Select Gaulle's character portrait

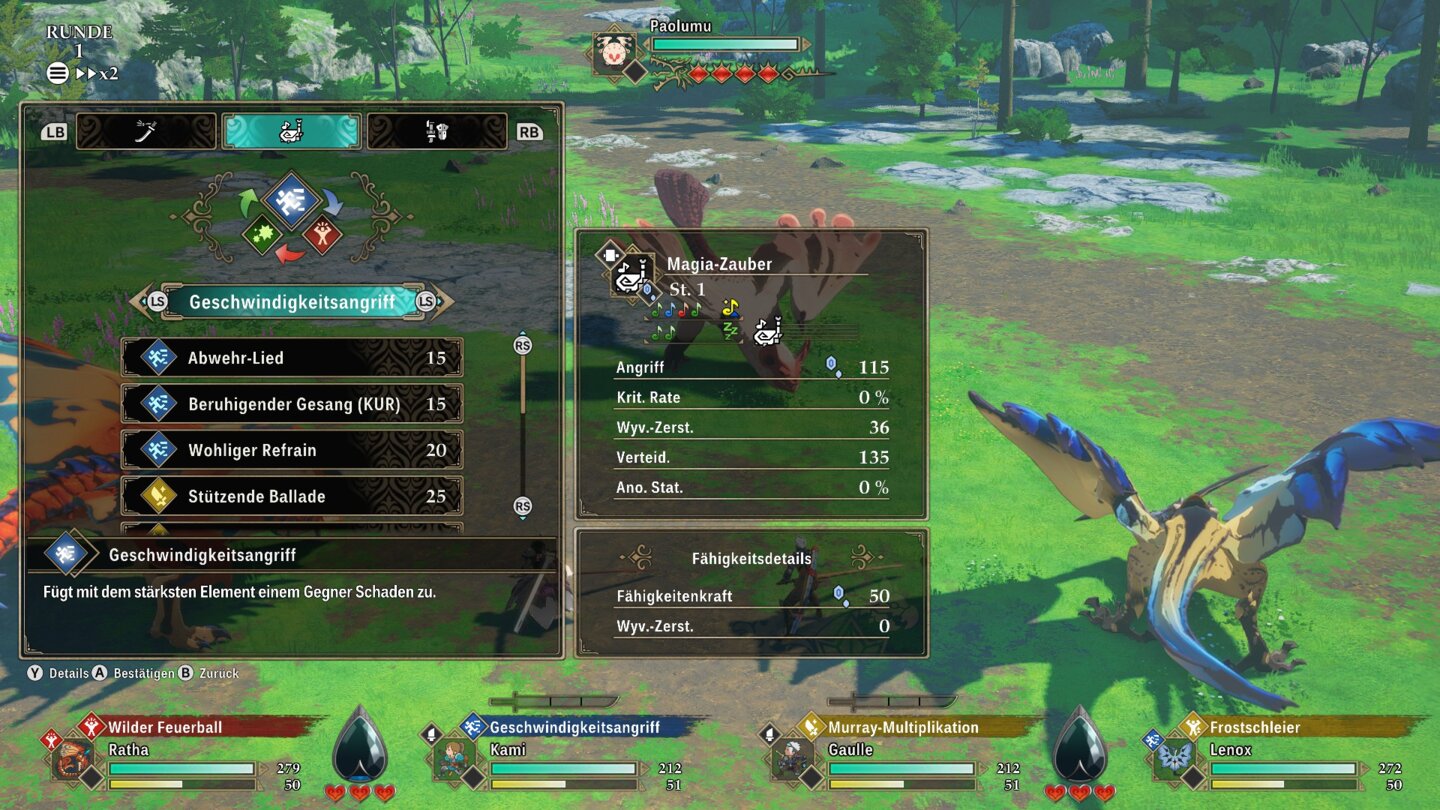pyautogui.click(x=792, y=758)
